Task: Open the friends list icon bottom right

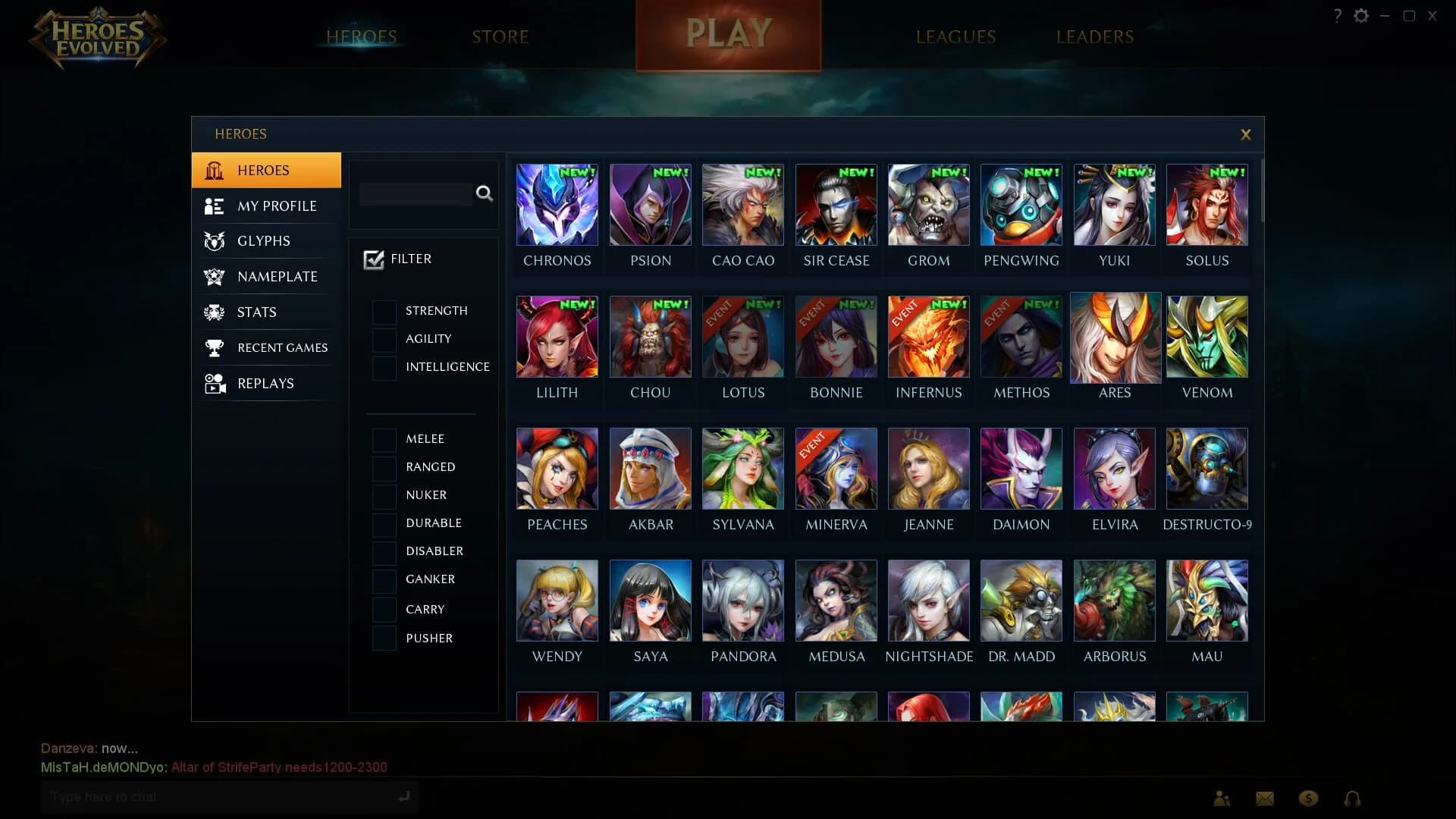Action: tap(1221, 798)
